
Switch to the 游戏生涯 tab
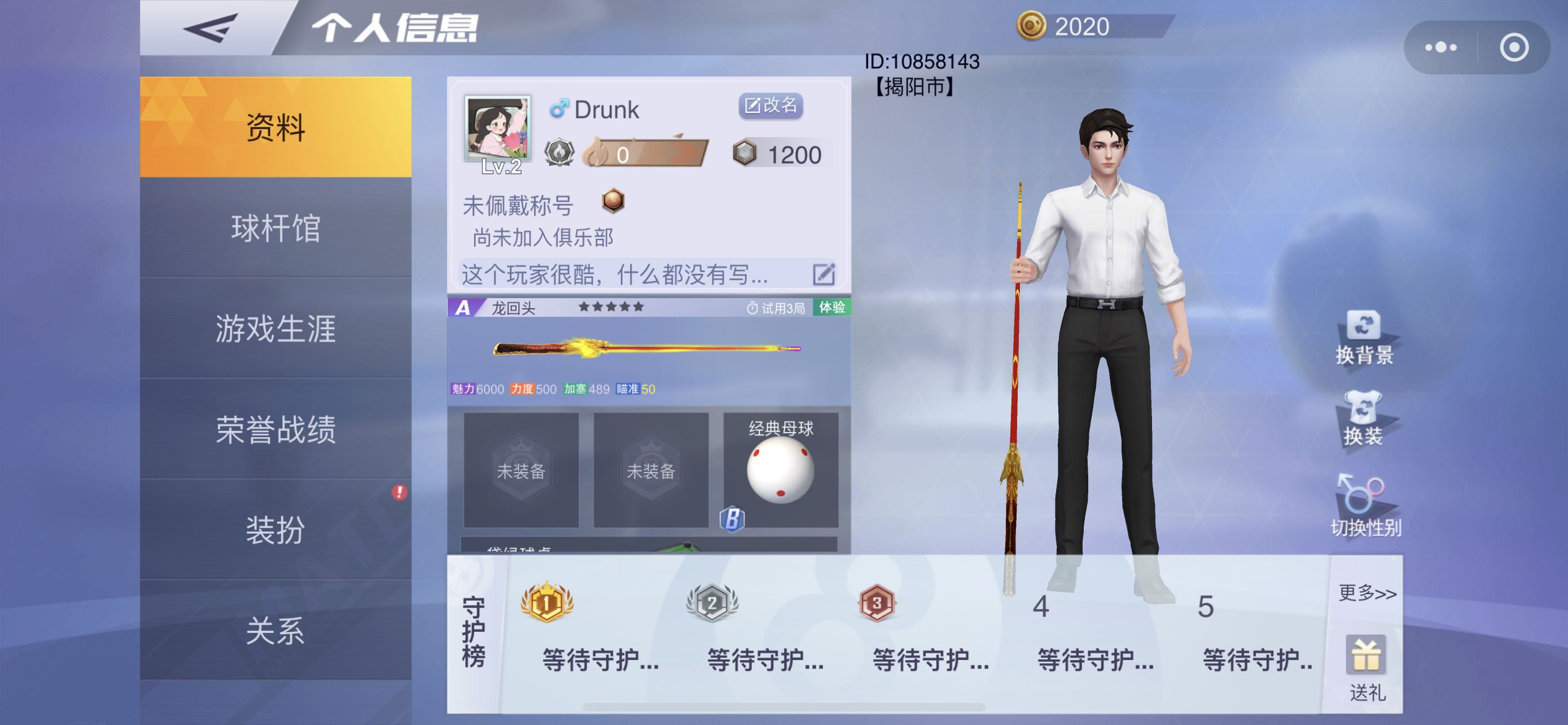(275, 328)
